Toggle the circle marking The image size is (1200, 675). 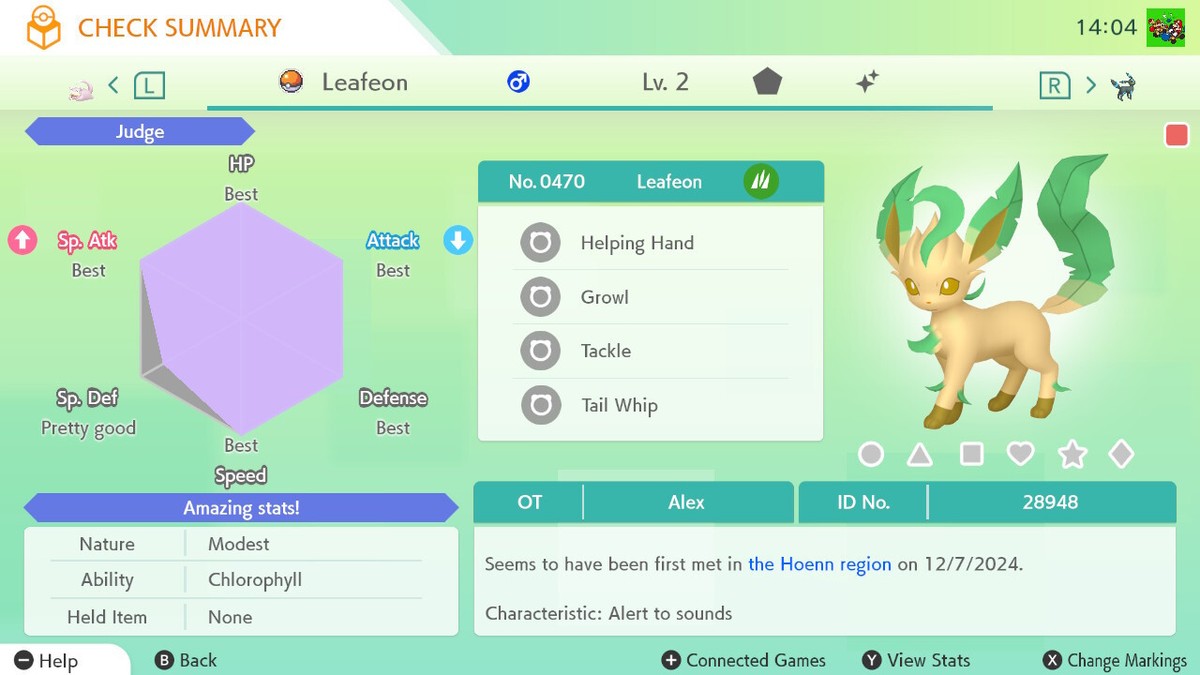[x=871, y=455]
